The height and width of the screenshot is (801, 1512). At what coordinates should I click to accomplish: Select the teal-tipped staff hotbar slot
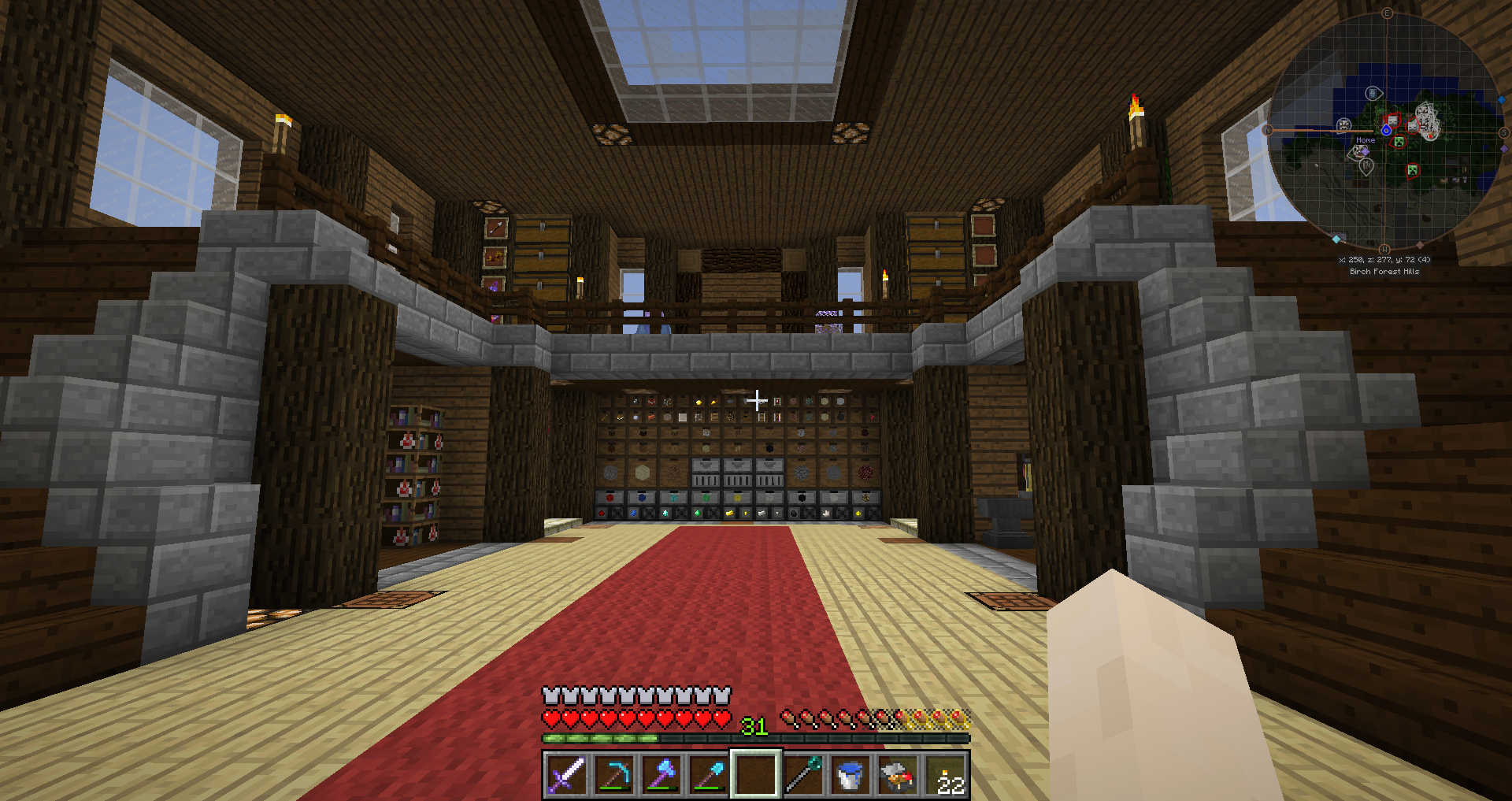tap(803, 775)
